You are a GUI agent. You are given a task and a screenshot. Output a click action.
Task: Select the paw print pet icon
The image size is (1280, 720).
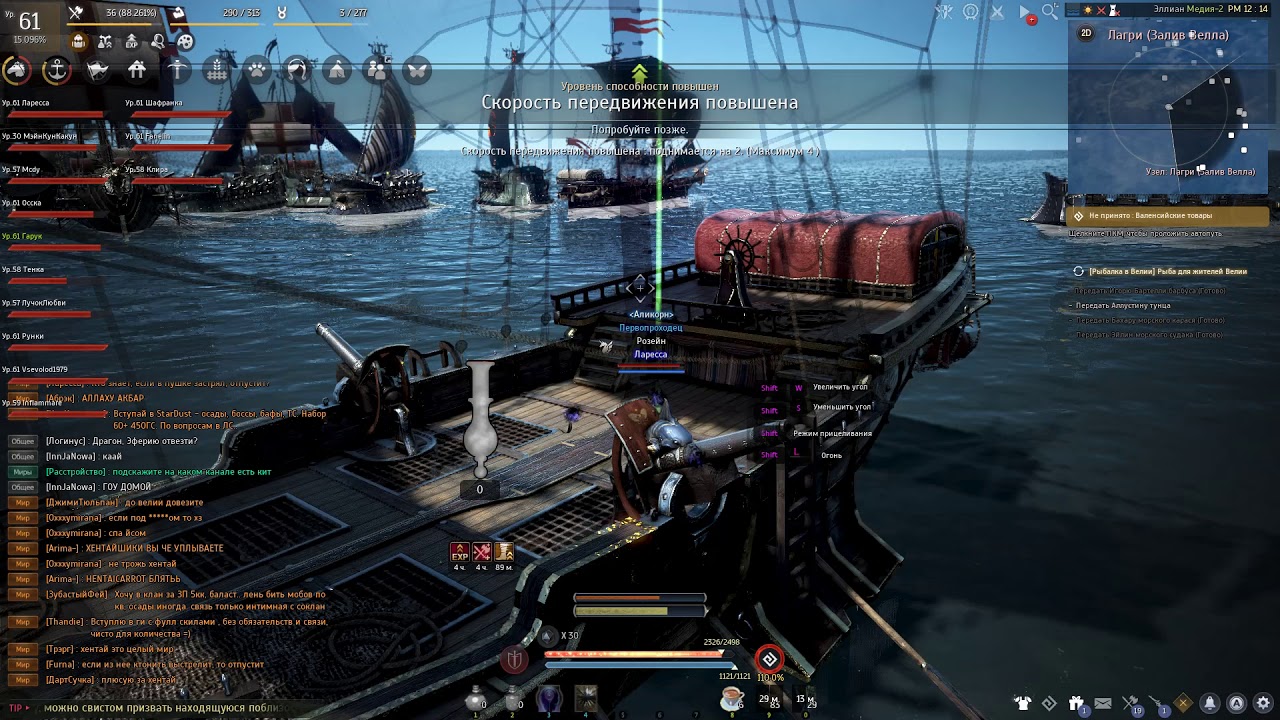(257, 70)
